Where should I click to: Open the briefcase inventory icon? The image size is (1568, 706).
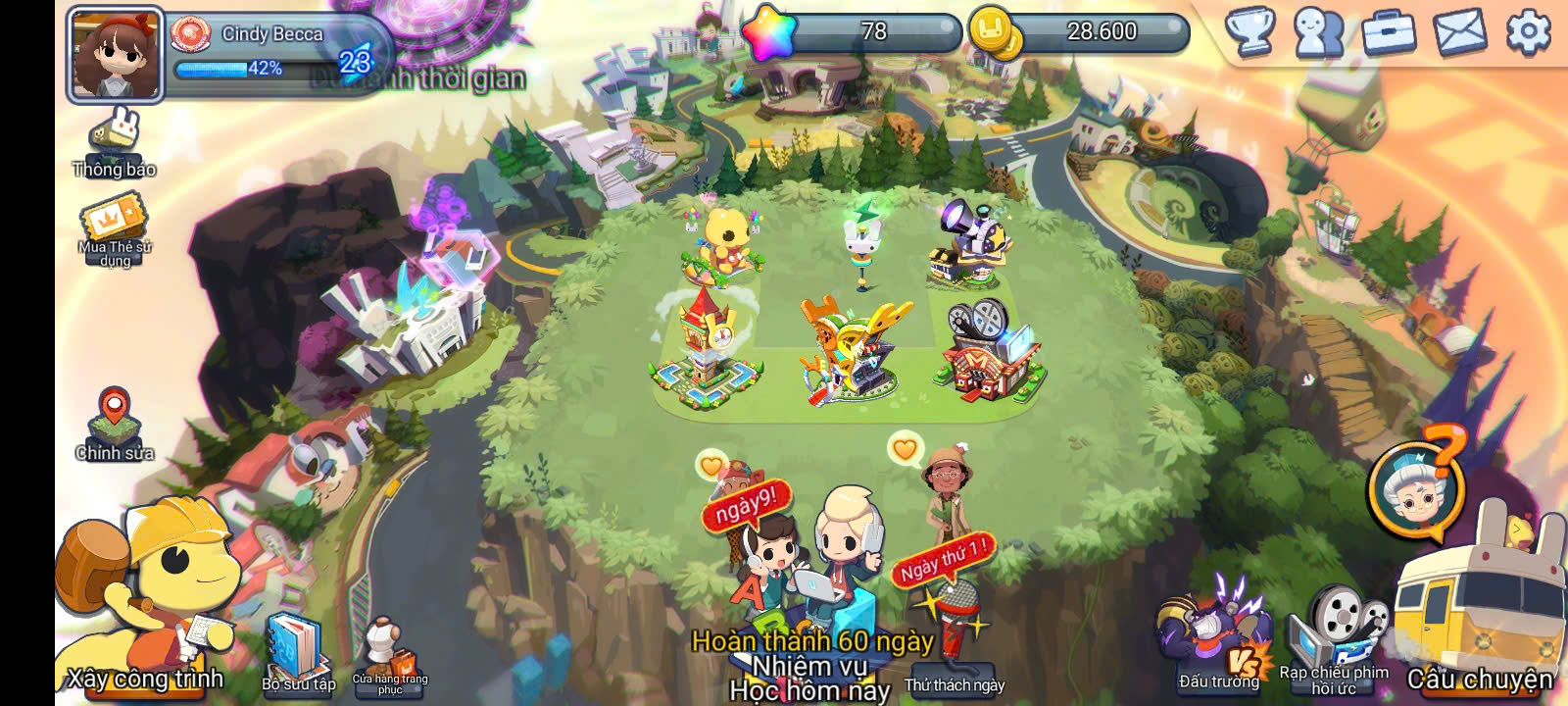click(1390, 32)
